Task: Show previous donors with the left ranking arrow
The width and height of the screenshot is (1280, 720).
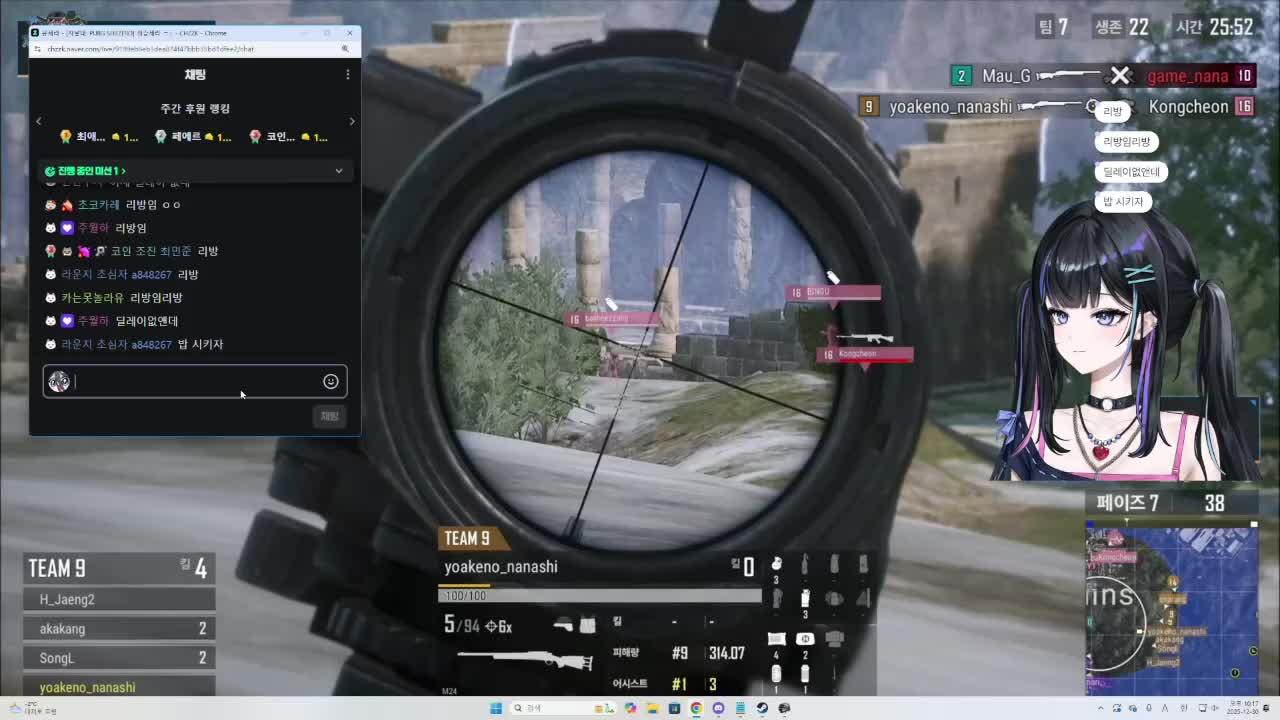Action: pyautogui.click(x=38, y=121)
